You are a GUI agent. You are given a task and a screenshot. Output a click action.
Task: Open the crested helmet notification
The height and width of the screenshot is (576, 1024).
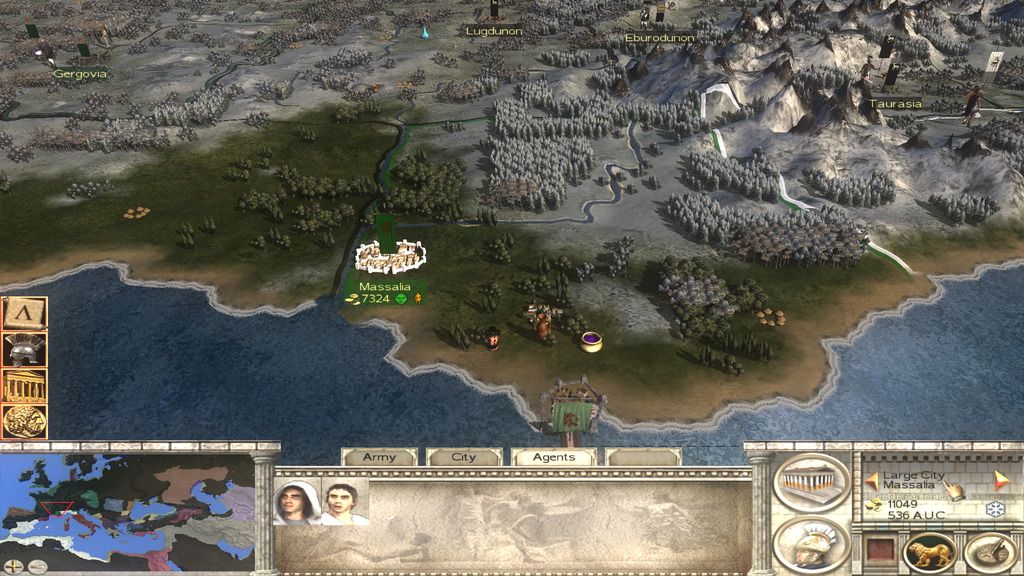pyautogui.click(x=22, y=349)
